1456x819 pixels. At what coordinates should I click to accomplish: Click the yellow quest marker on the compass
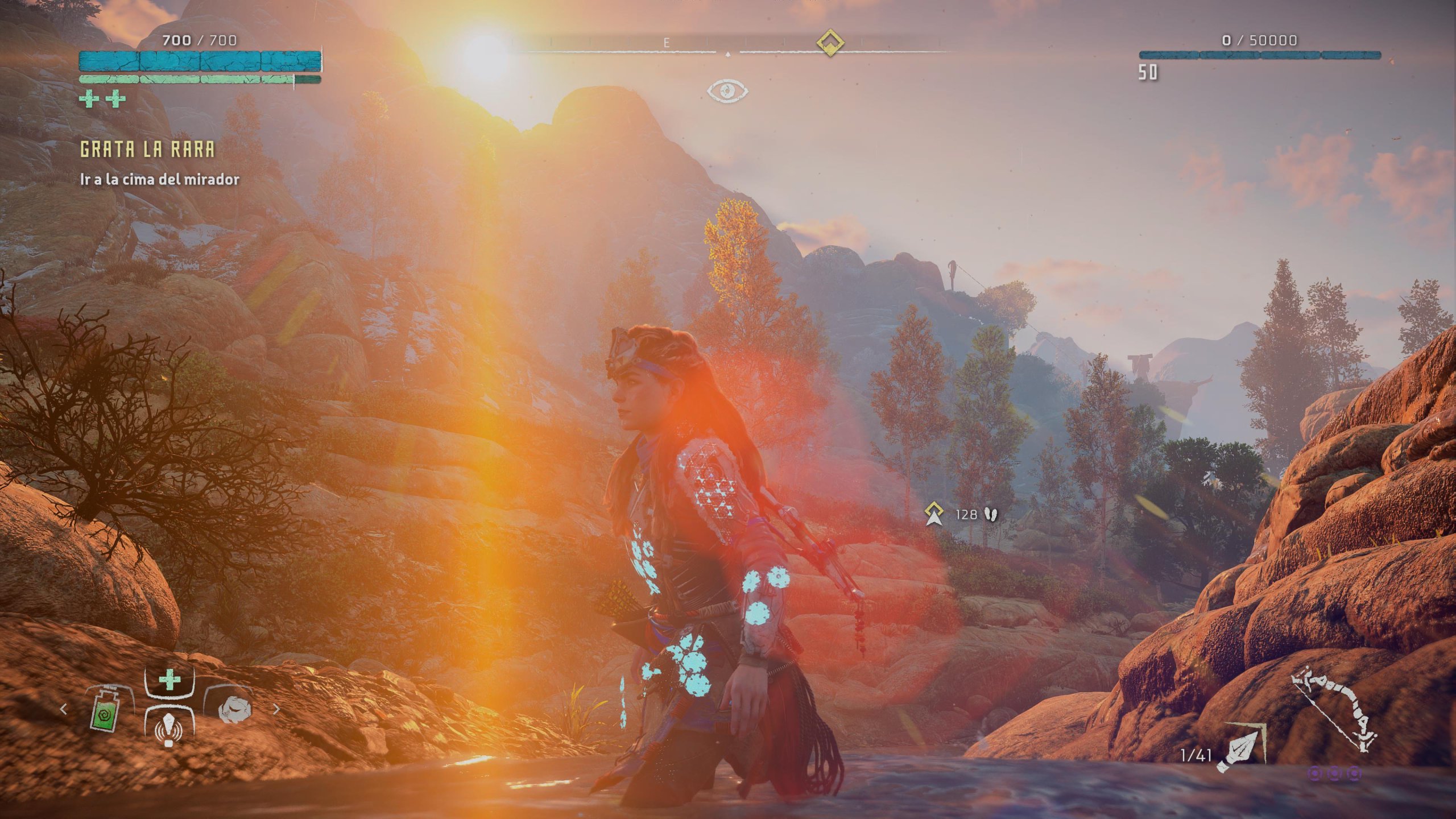(830, 42)
